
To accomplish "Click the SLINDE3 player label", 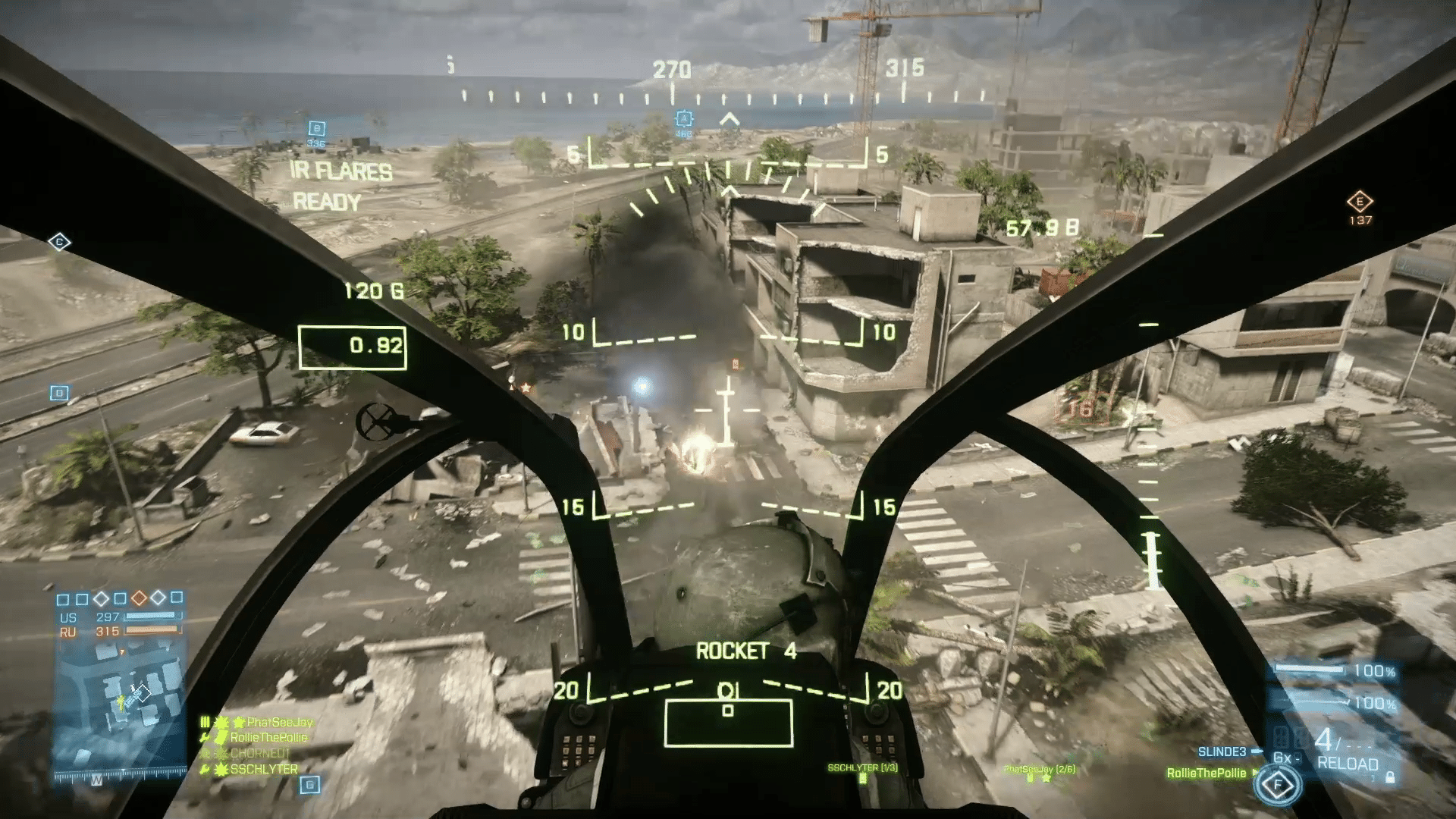I will 1222,752.
